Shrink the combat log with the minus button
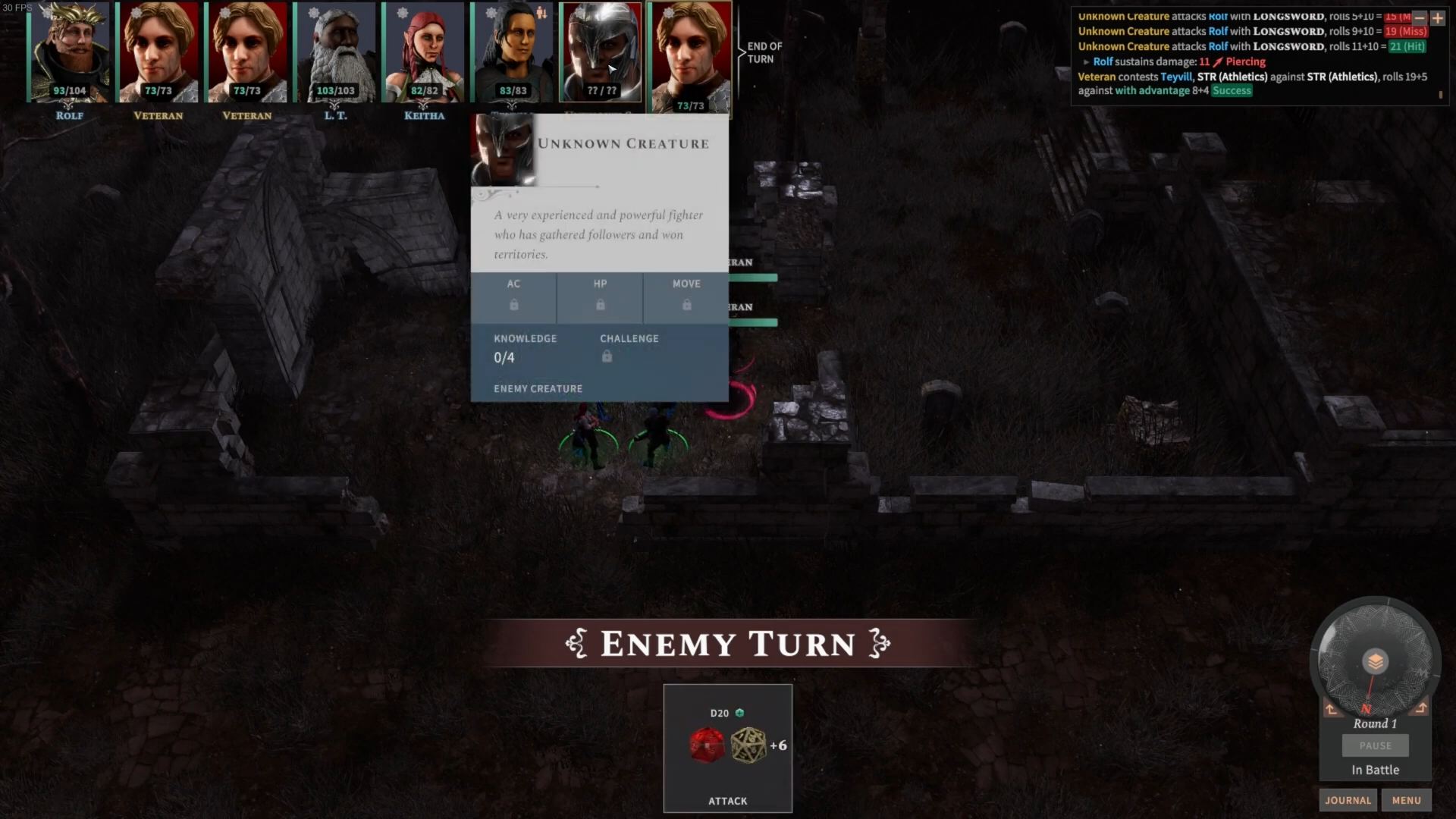The width and height of the screenshot is (1456, 819). (x=1420, y=17)
